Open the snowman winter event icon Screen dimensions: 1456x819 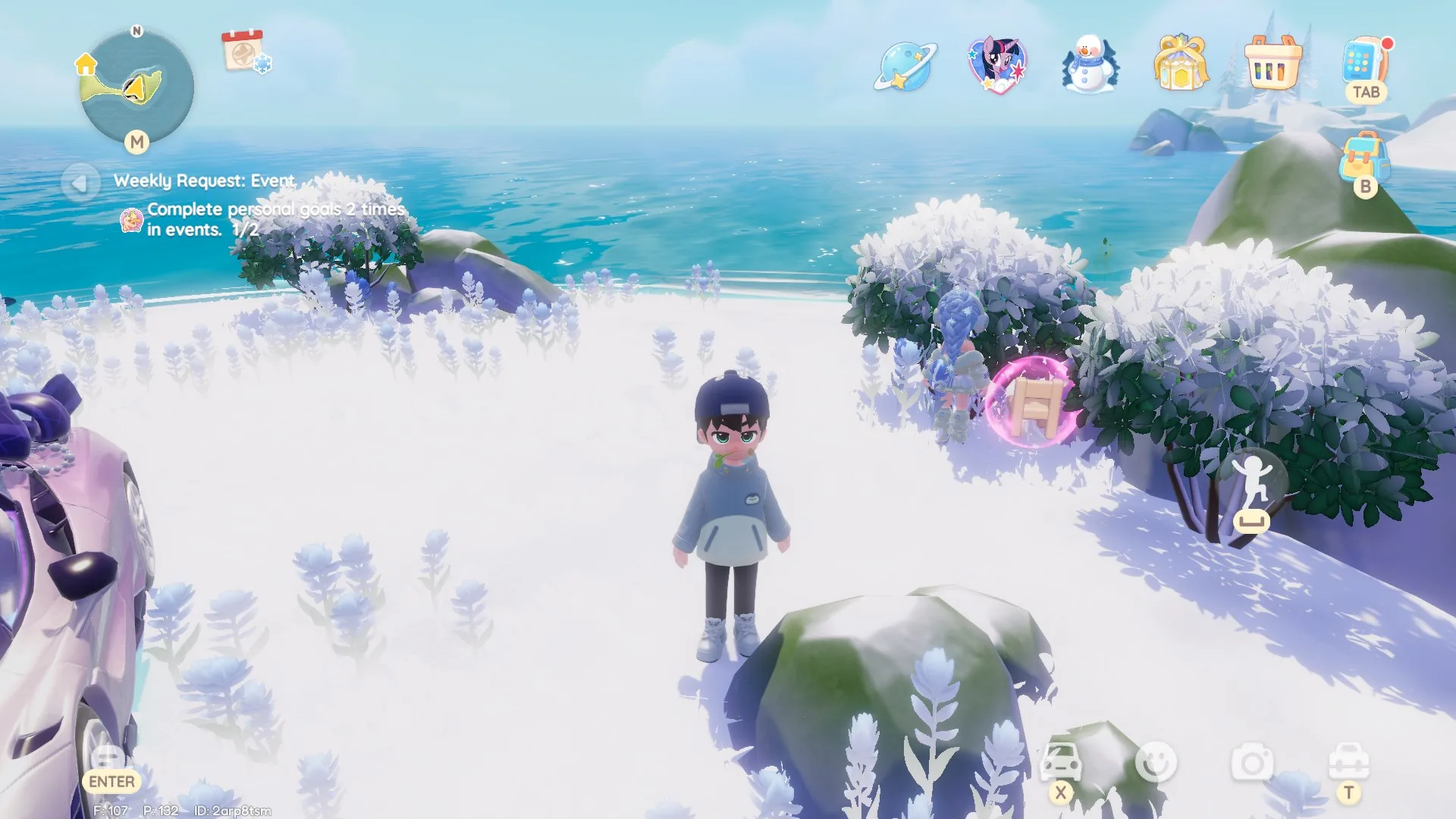(1089, 65)
